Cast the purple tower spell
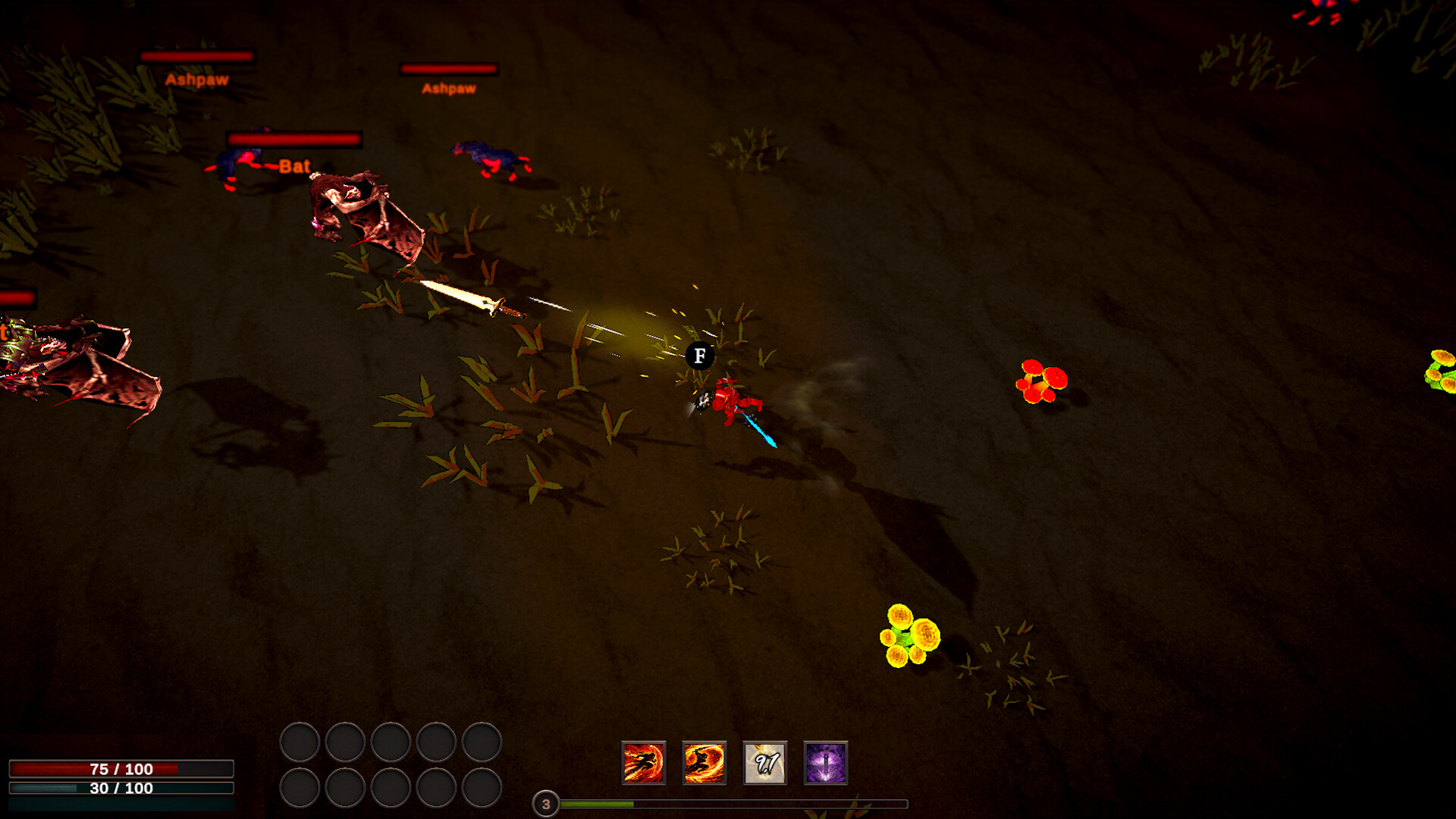 pos(825,763)
